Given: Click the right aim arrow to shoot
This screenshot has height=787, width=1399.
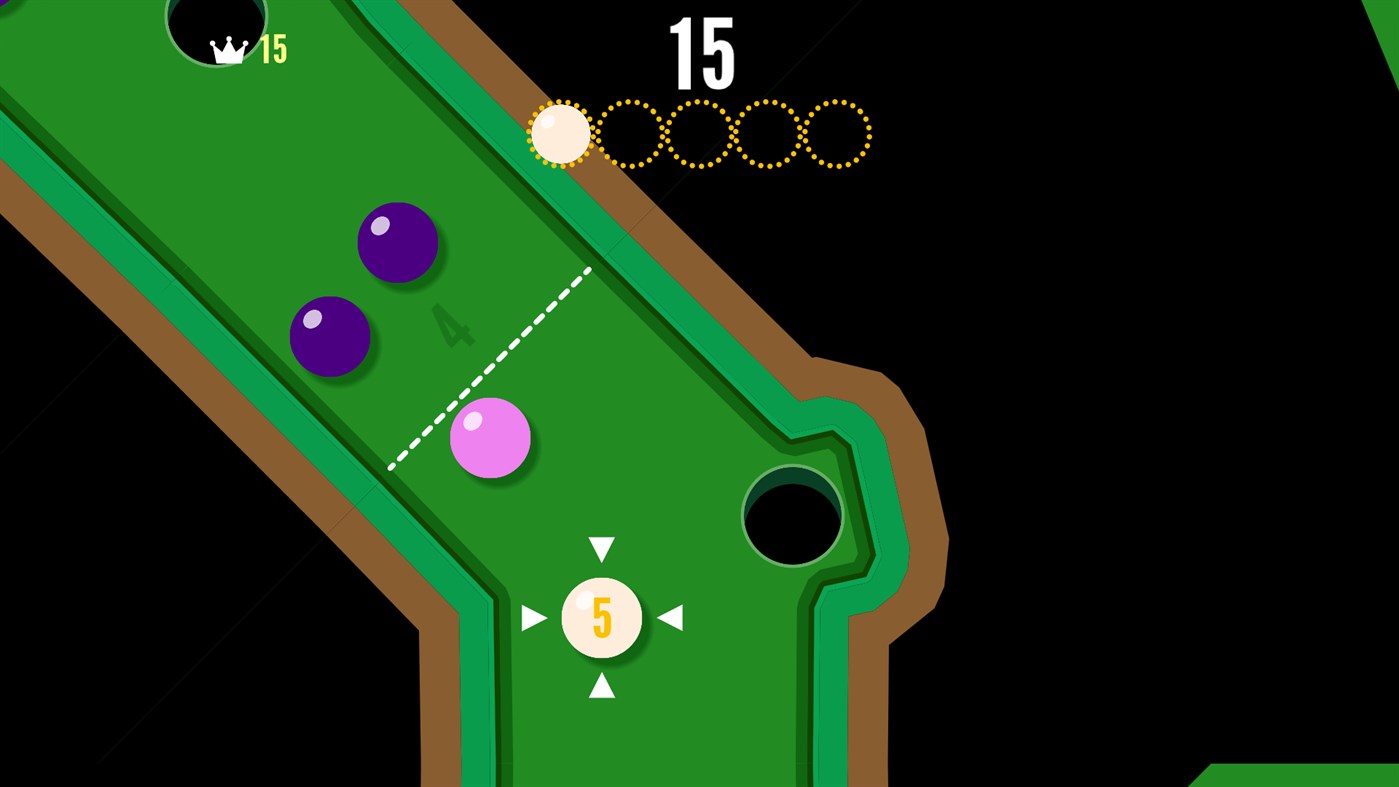Looking at the screenshot, I should [672, 617].
